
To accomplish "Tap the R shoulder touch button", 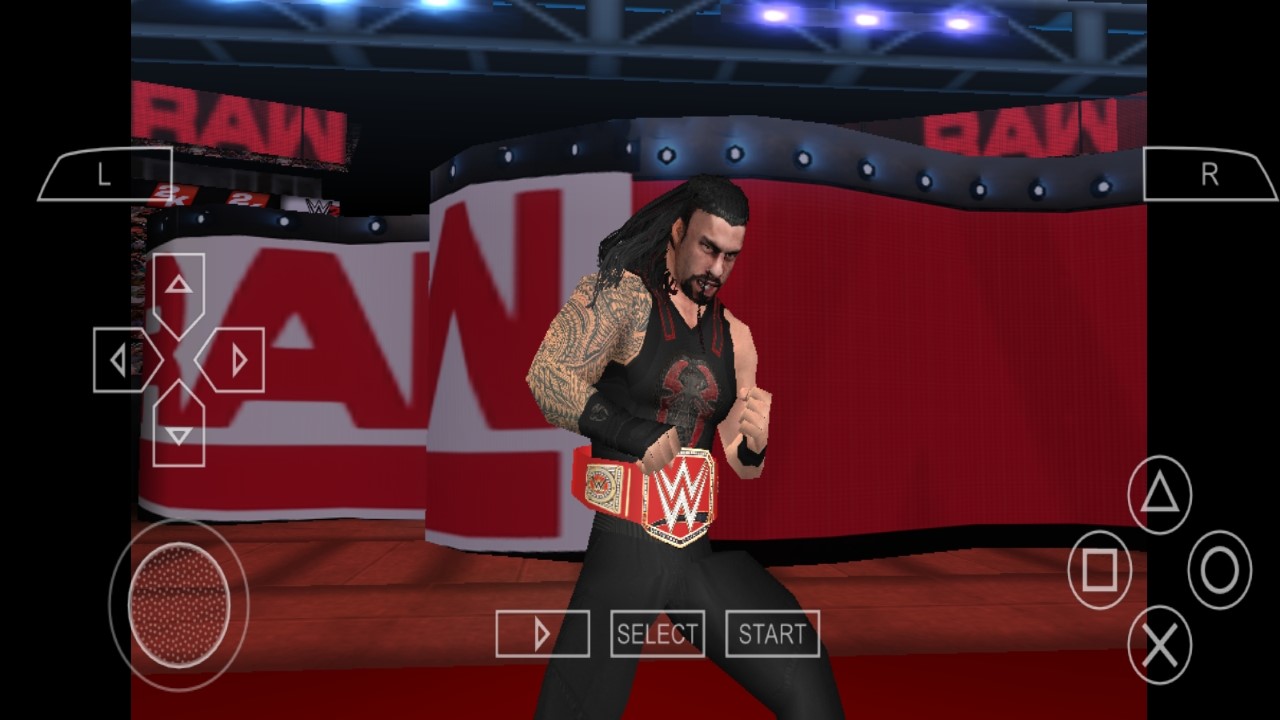I will click(x=1209, y=175).
